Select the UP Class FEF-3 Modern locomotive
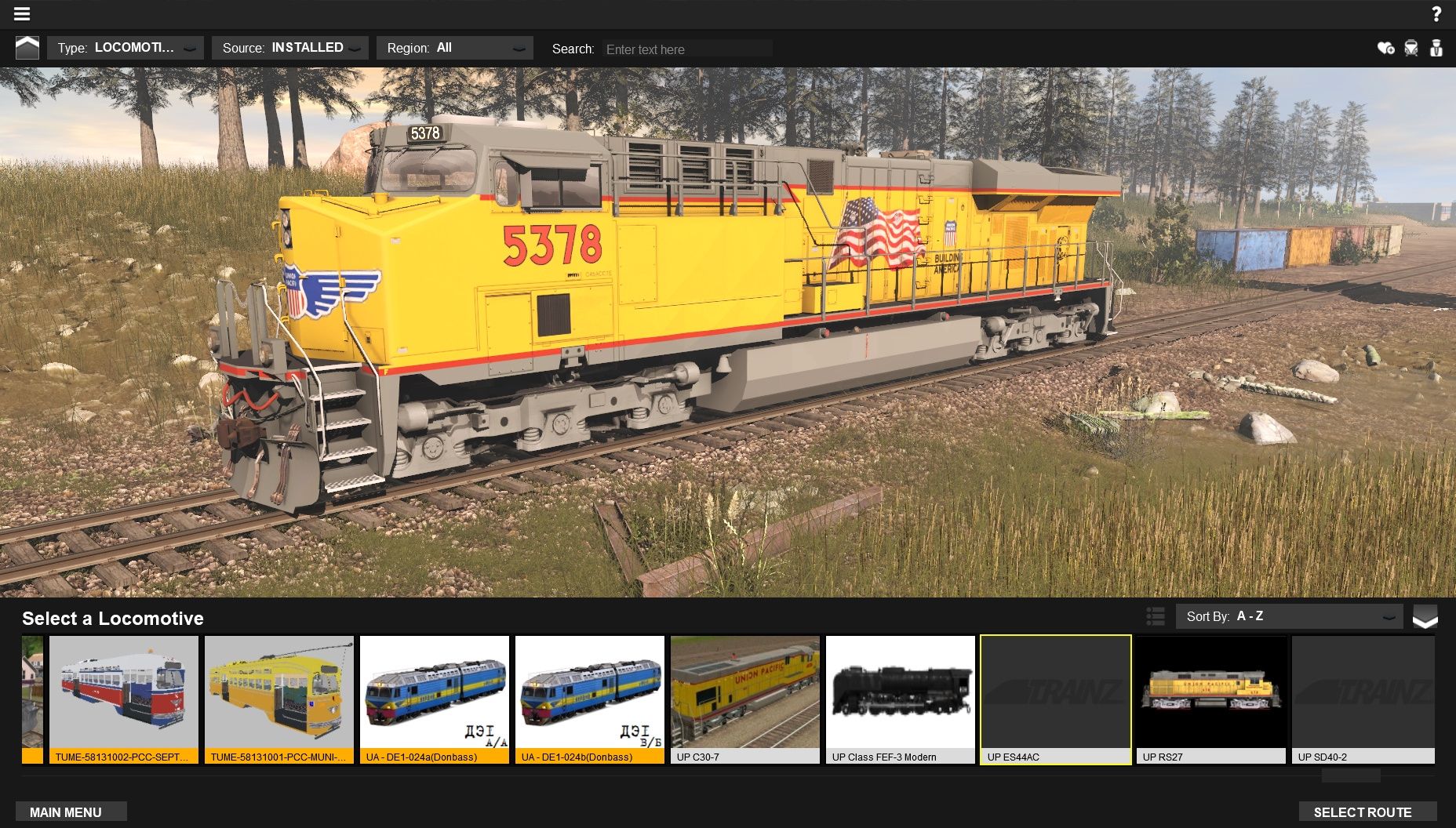Image resolution: width=1456 pixels, height=828 pixels. 901,698
